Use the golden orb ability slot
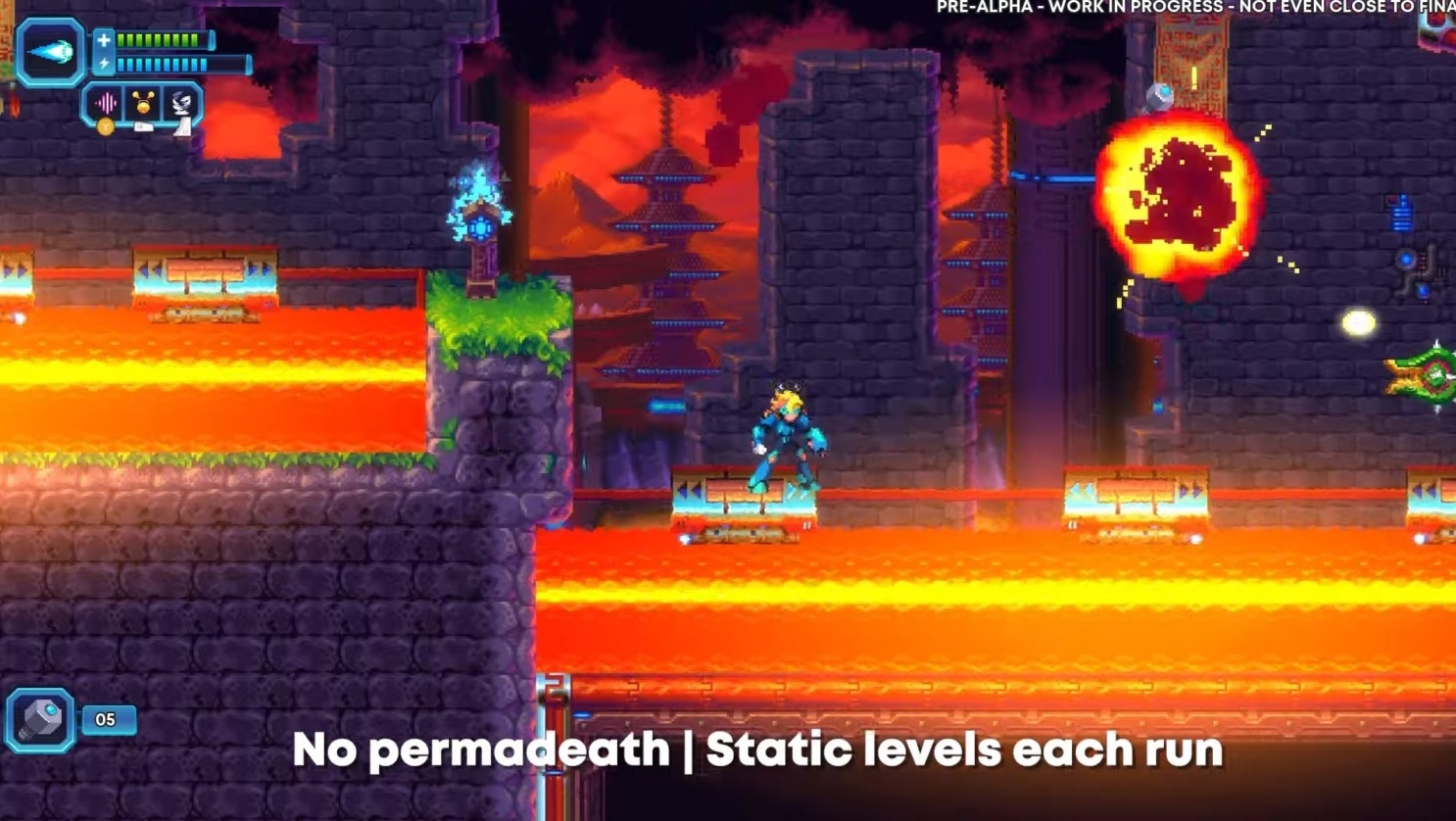The height and width of the screenshot is (821, 1456). 143,103
